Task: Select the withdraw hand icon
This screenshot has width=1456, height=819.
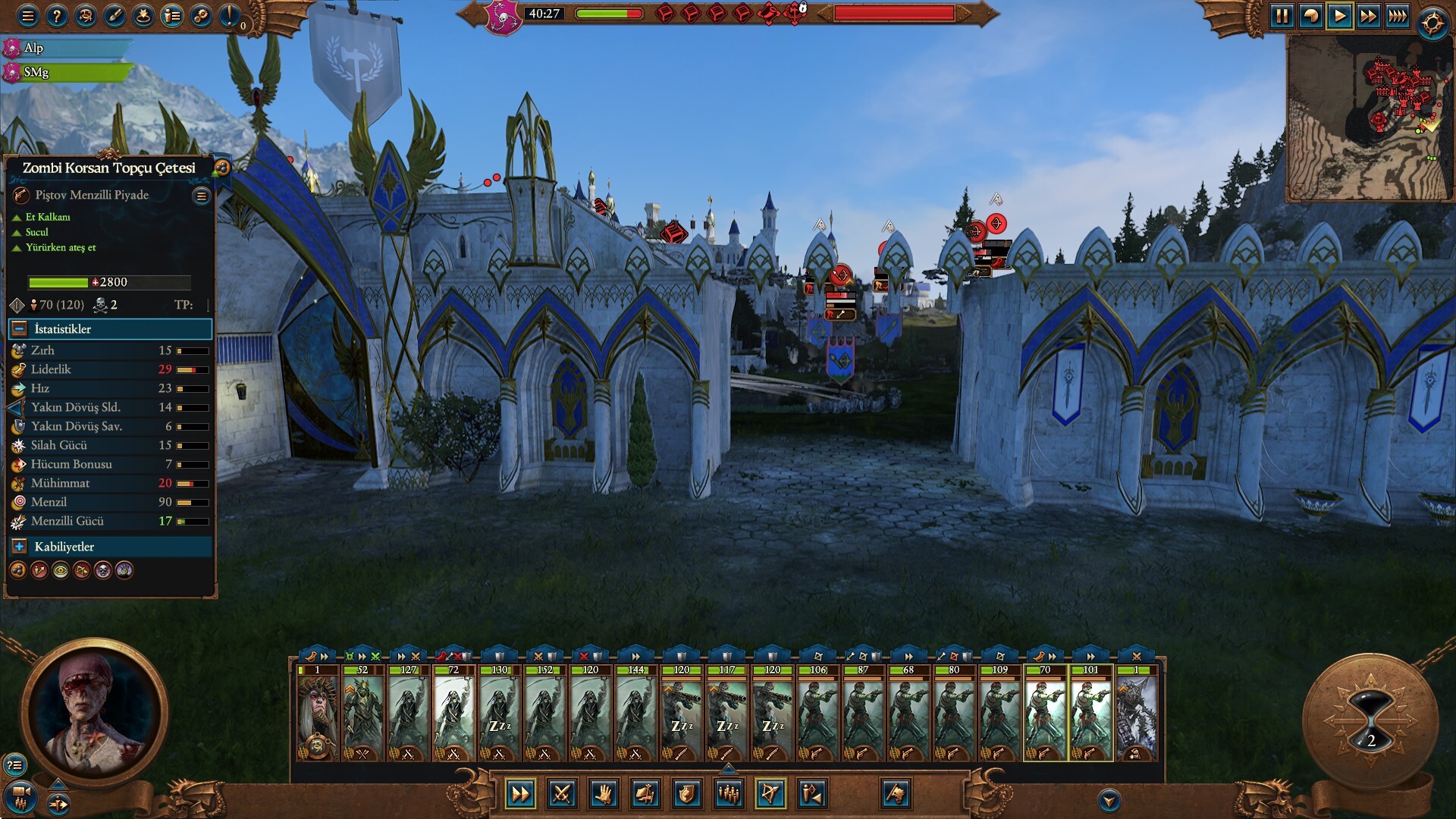Action: 605,795
